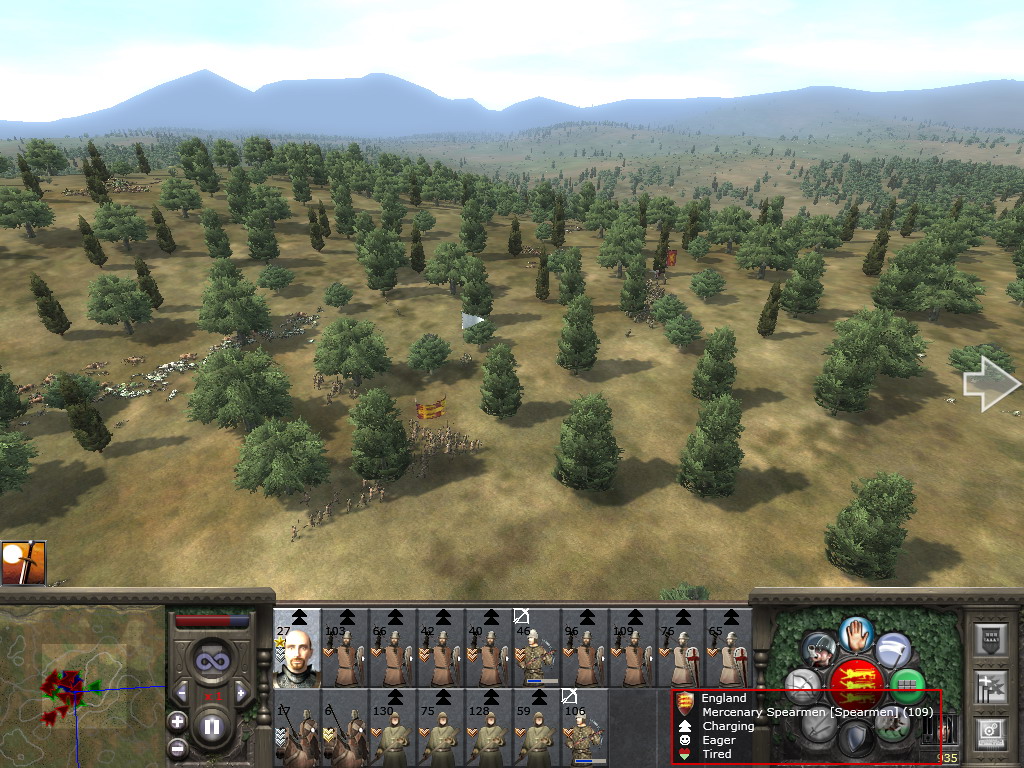This screenshot has height=768, width=1024.
Task: Select the general's unit card with 27 men
Action: click(297, 648)
